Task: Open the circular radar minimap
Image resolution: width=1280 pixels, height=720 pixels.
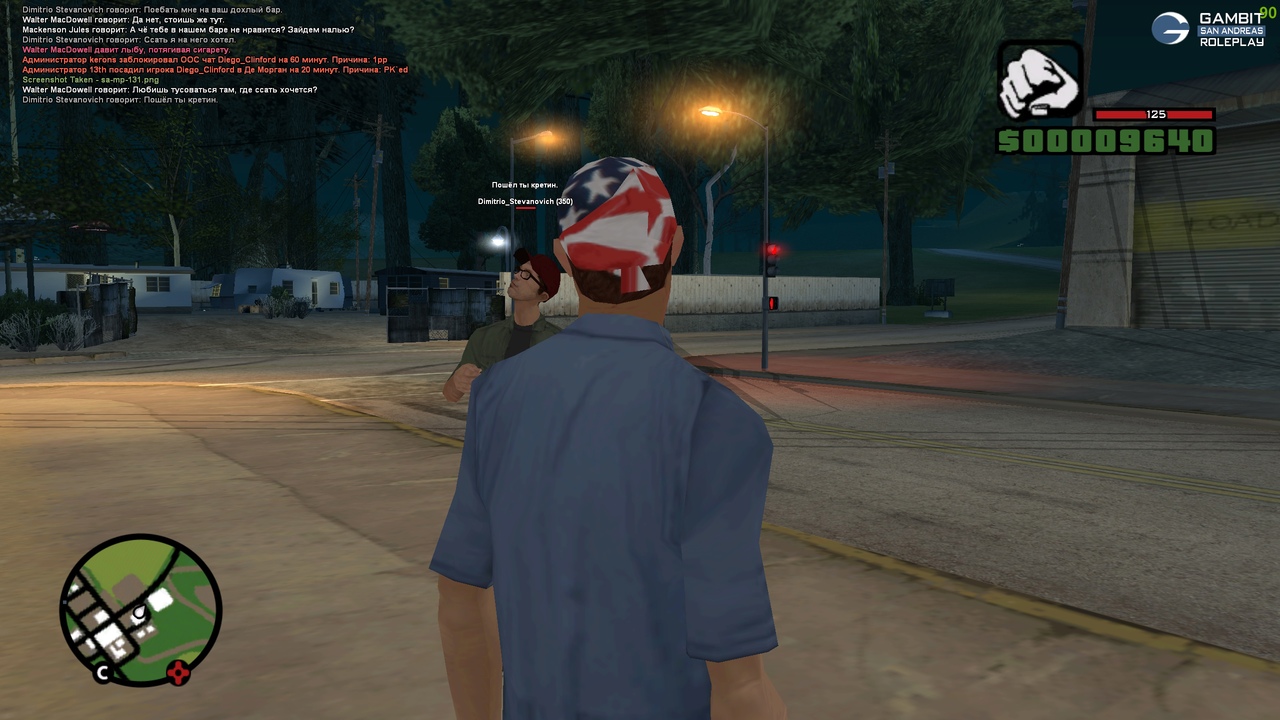Action: [x=140, y=609]
